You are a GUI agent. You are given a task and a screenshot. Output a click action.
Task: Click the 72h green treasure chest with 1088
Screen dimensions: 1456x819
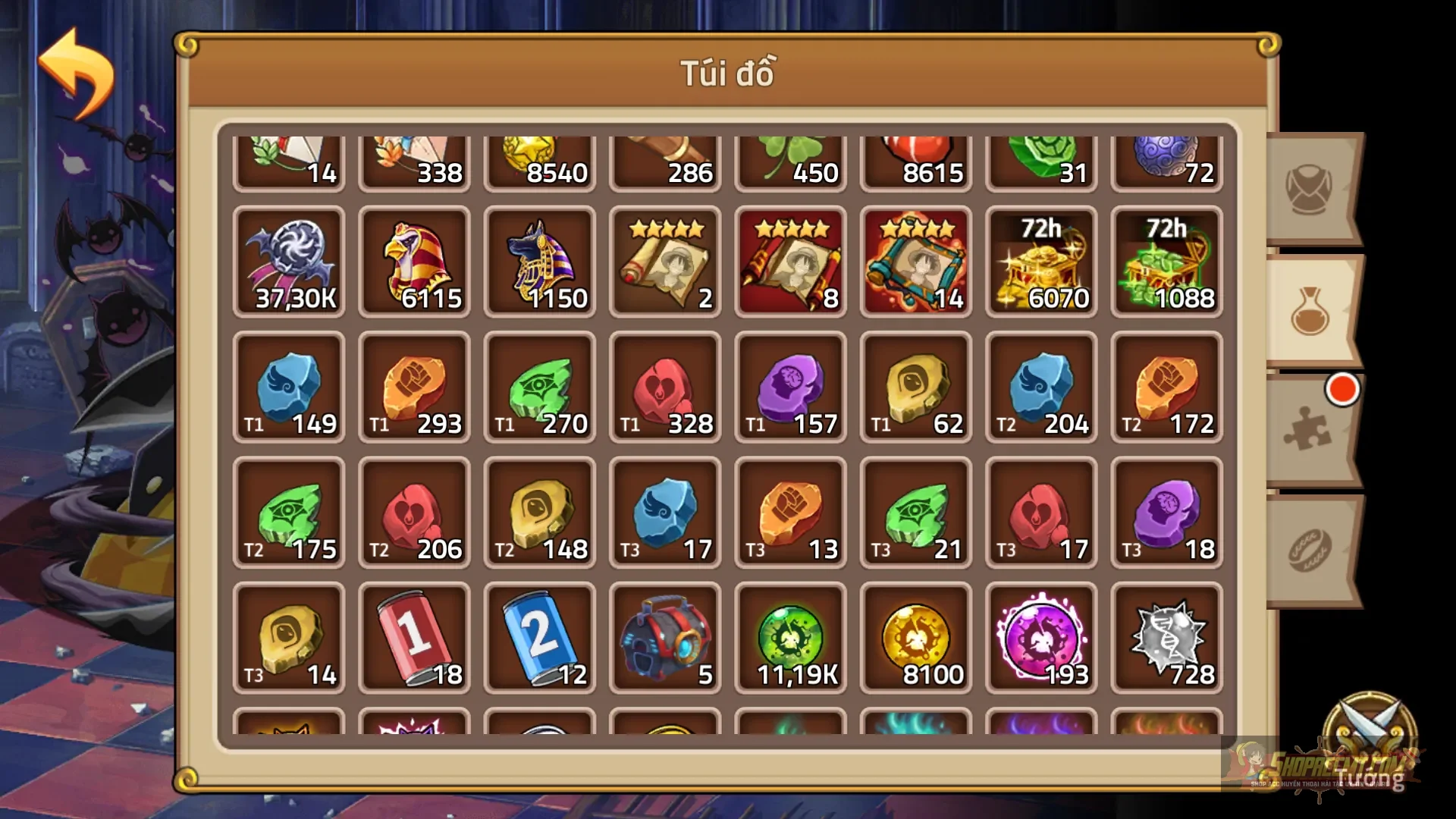tap(1165, 262)
